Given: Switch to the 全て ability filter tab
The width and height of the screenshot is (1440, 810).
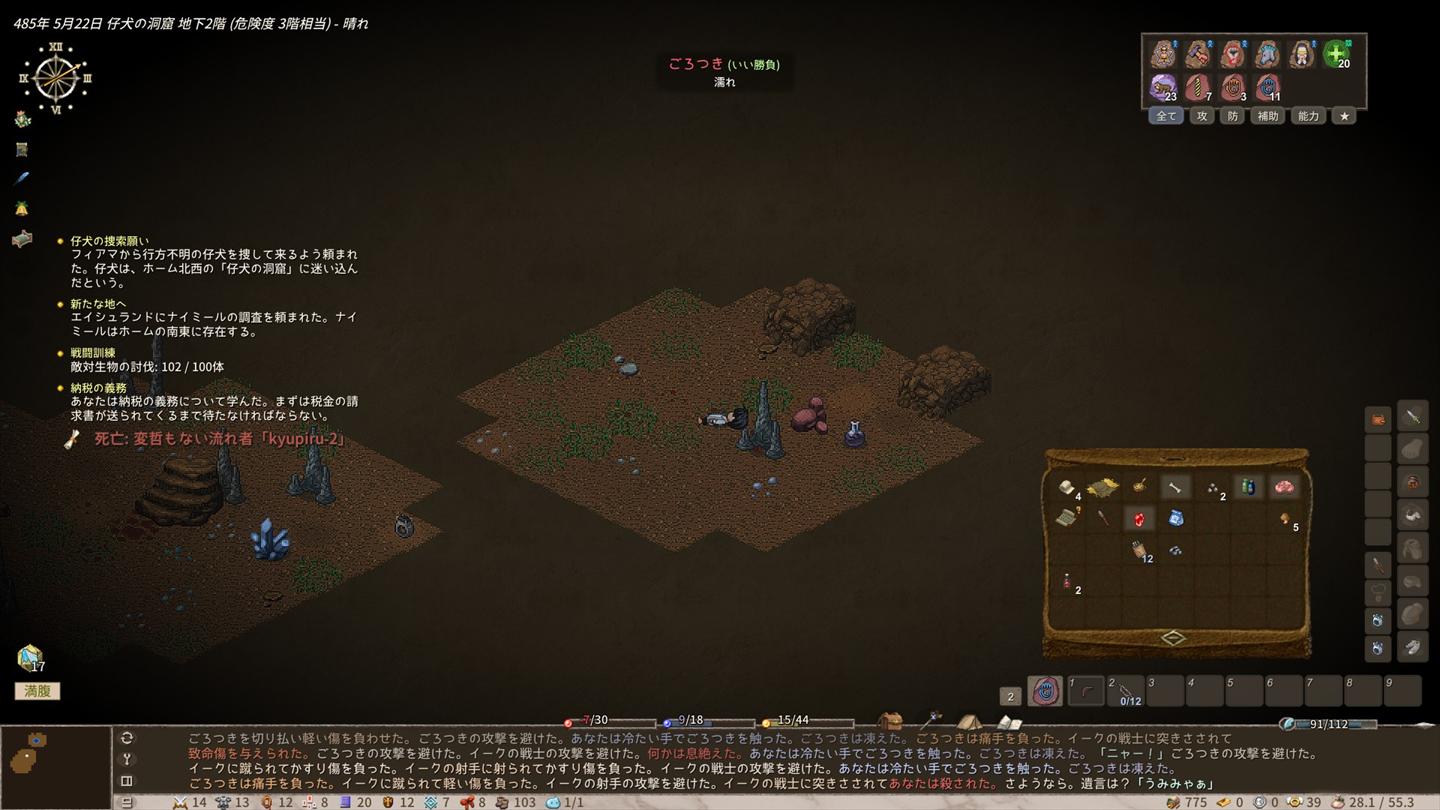Looking at the screenshot, I should click(1166, 116).
